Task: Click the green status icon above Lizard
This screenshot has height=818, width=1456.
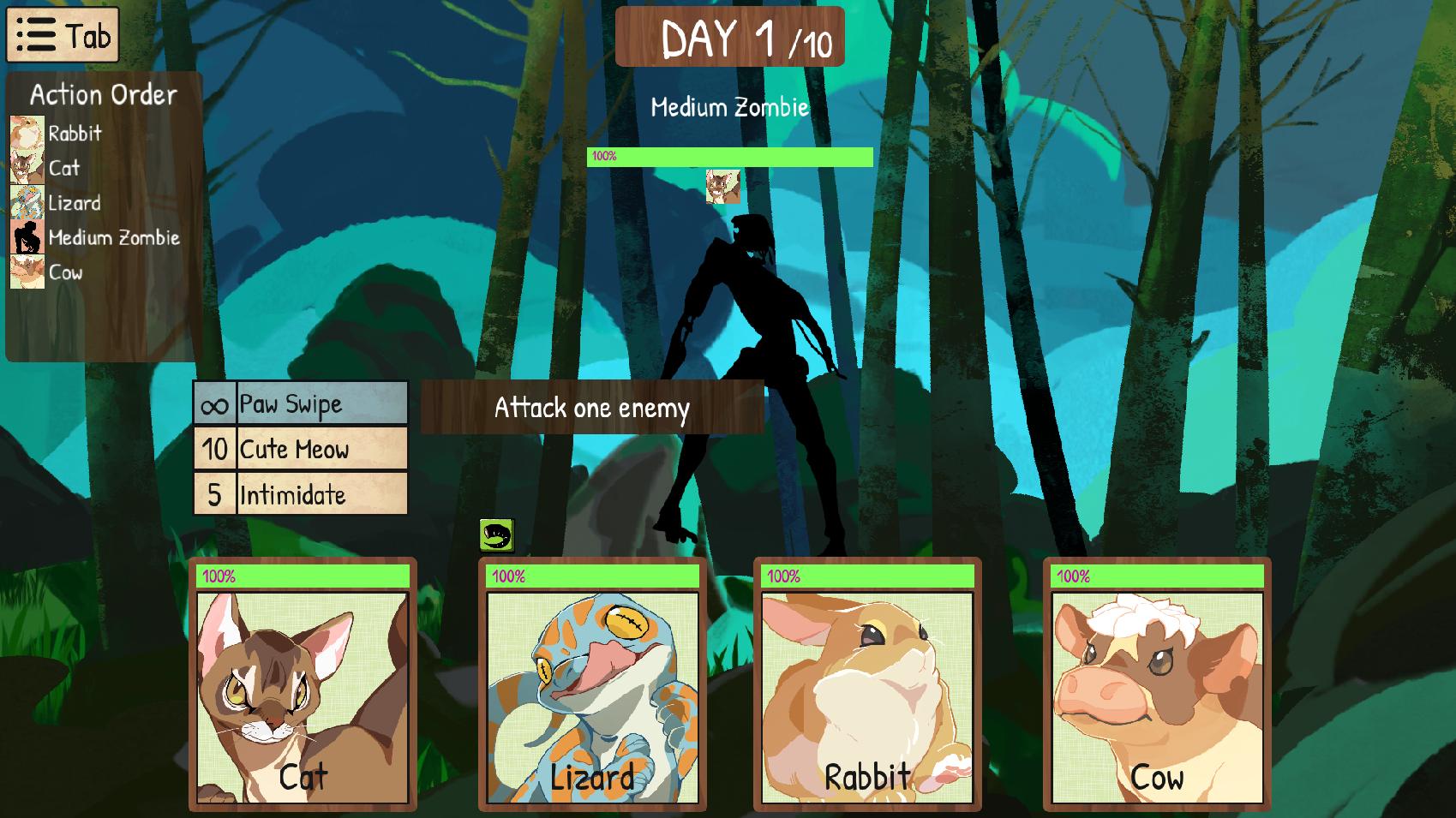Action: [x=496, y=535]
